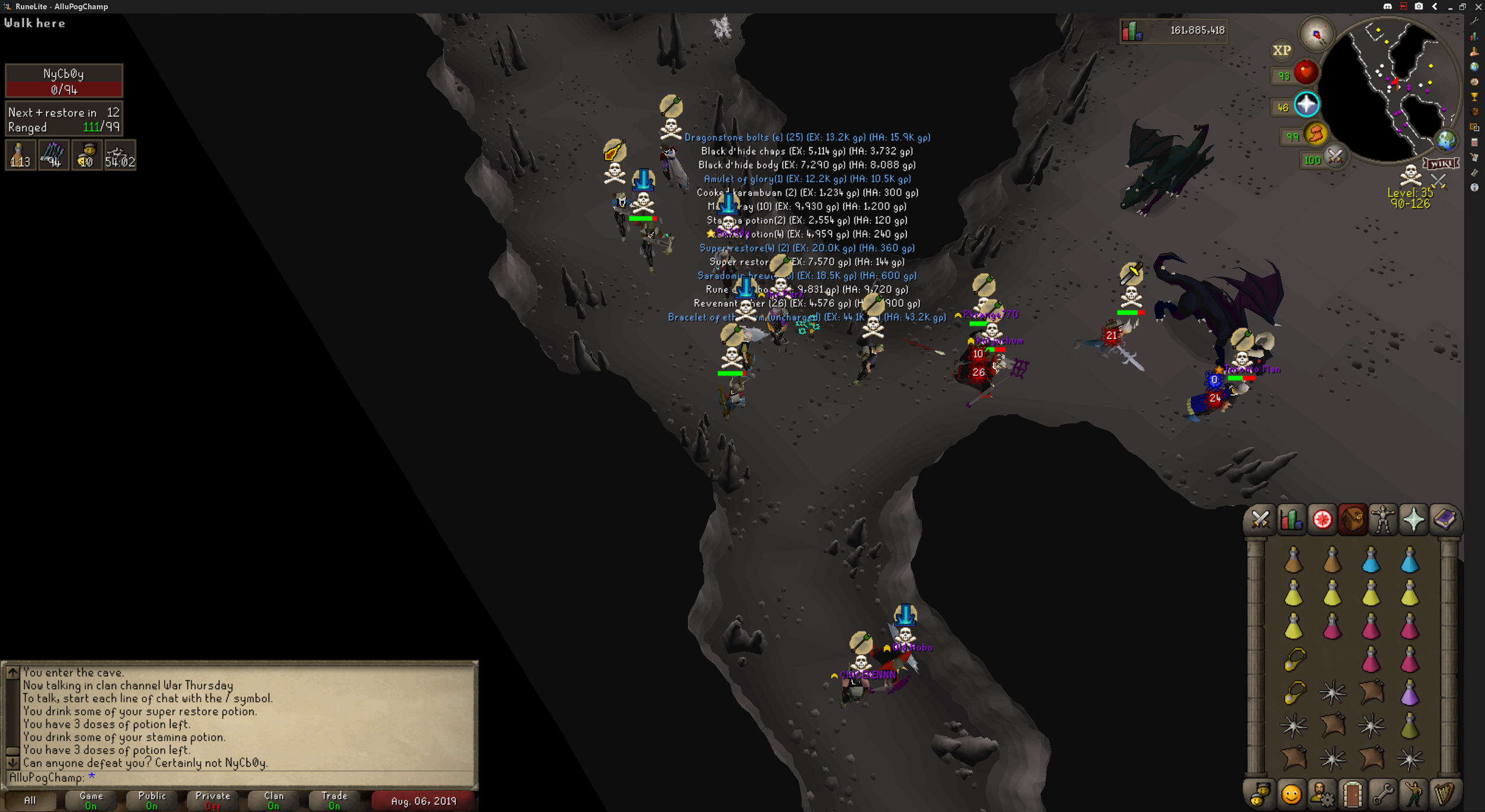Open the Music Player harp tab
1485x812 pixels.
pyautogui.click(x=1444, y=794)
